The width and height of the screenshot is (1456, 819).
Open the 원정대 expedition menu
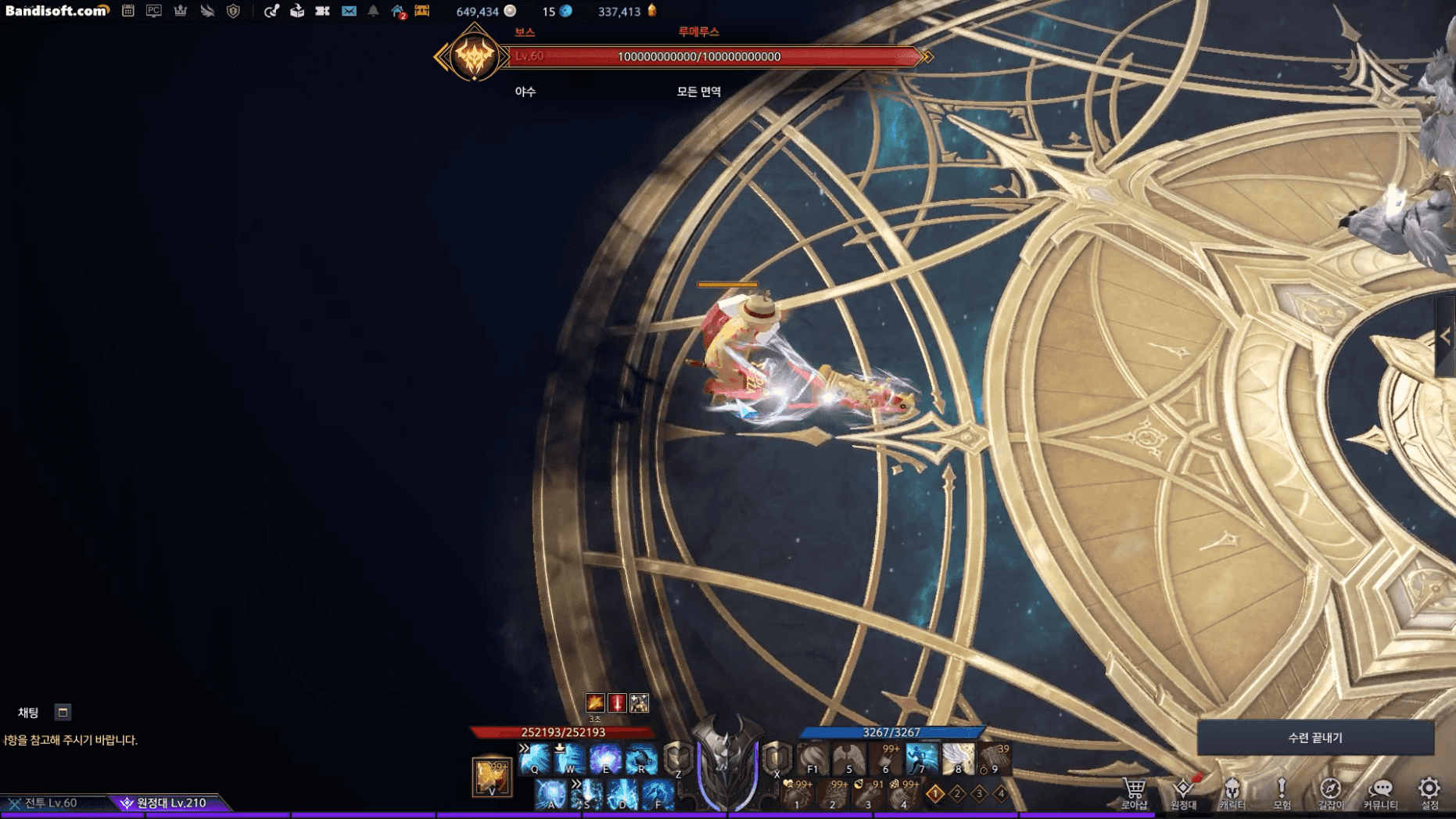tap(1183, 792)
